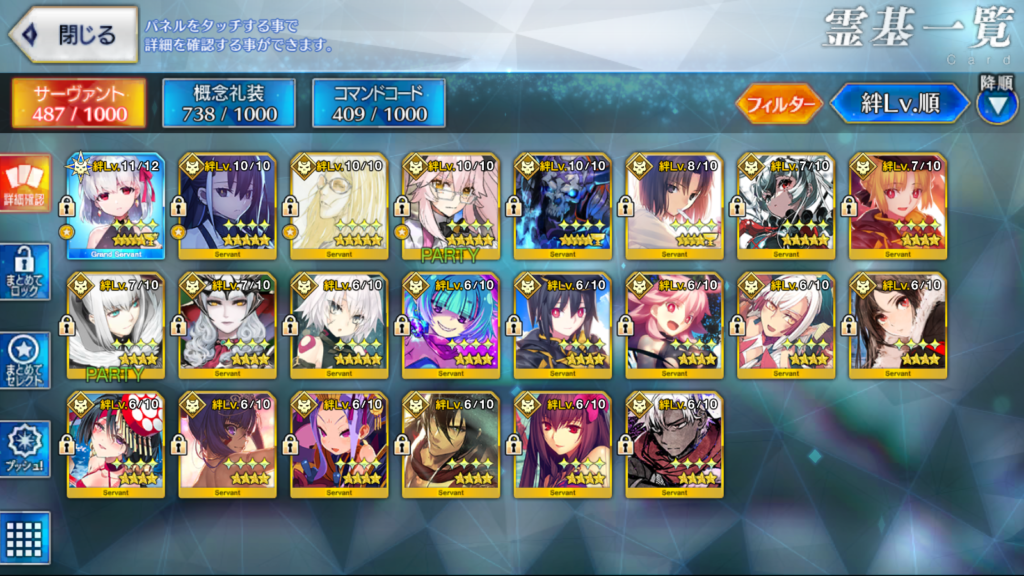Toggle the 降順 descending sort arrow

(x=996, y=104)
